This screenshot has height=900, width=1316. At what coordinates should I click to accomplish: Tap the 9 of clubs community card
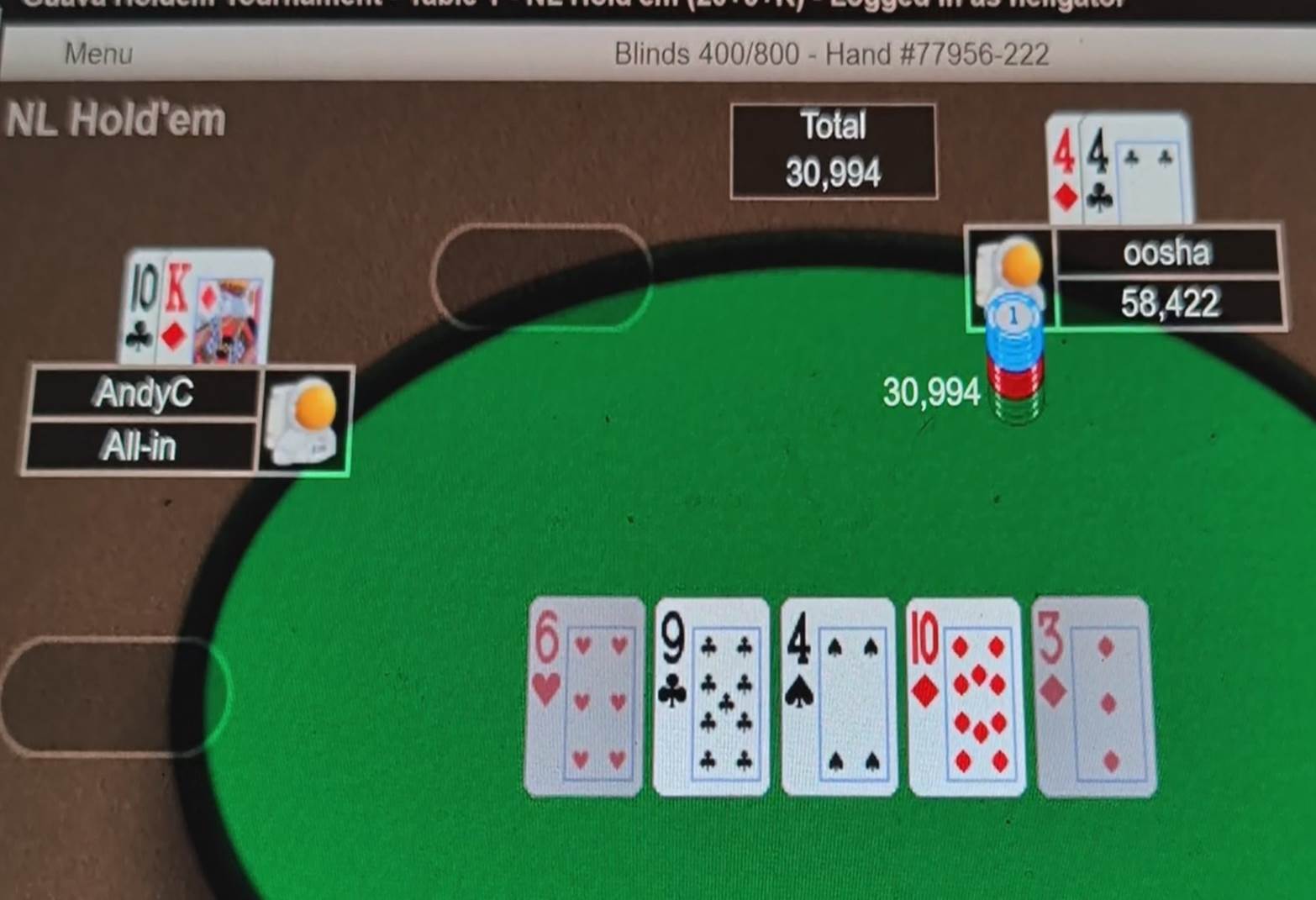point(711,697)
